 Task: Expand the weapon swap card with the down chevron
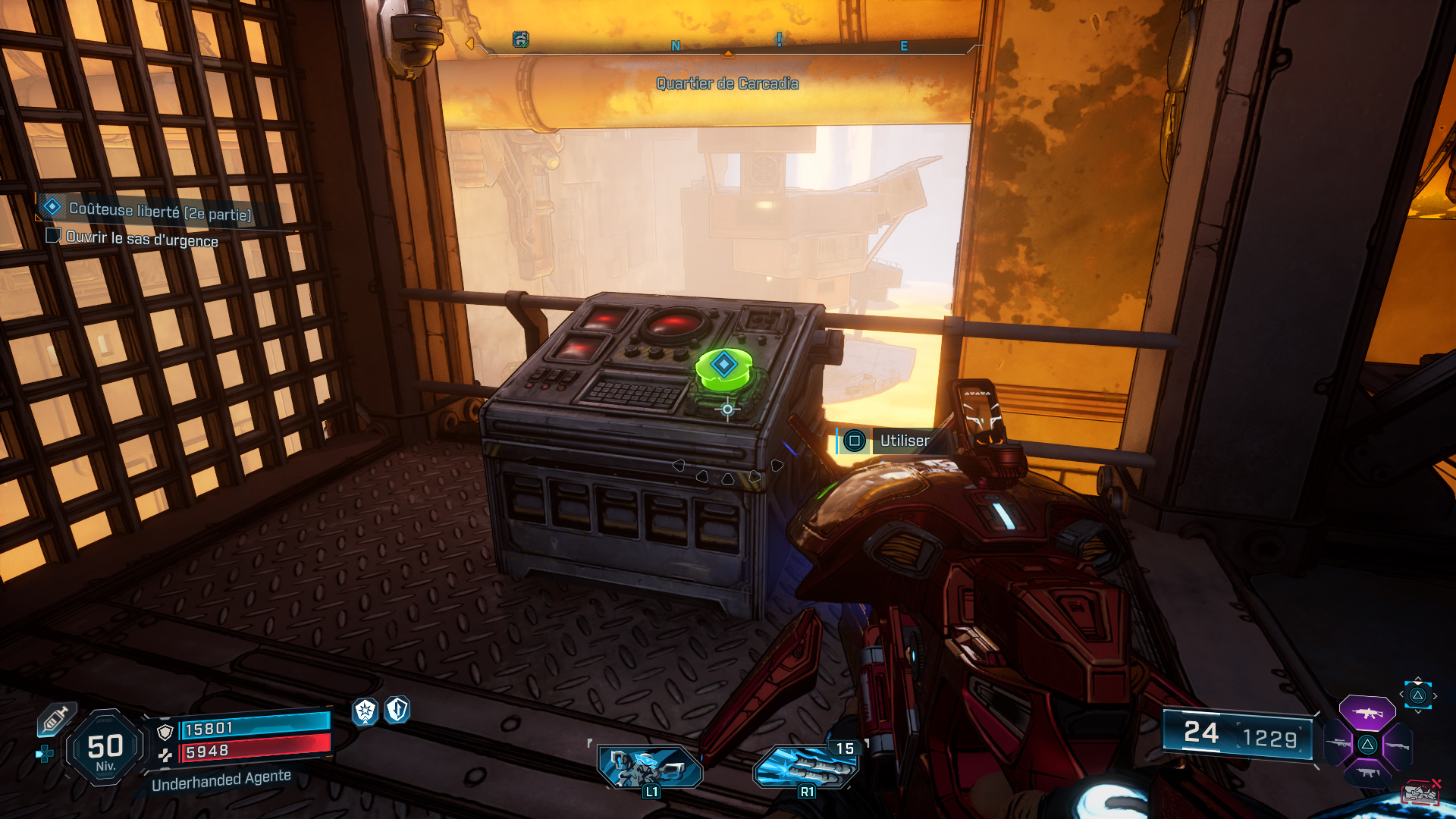1418,711
